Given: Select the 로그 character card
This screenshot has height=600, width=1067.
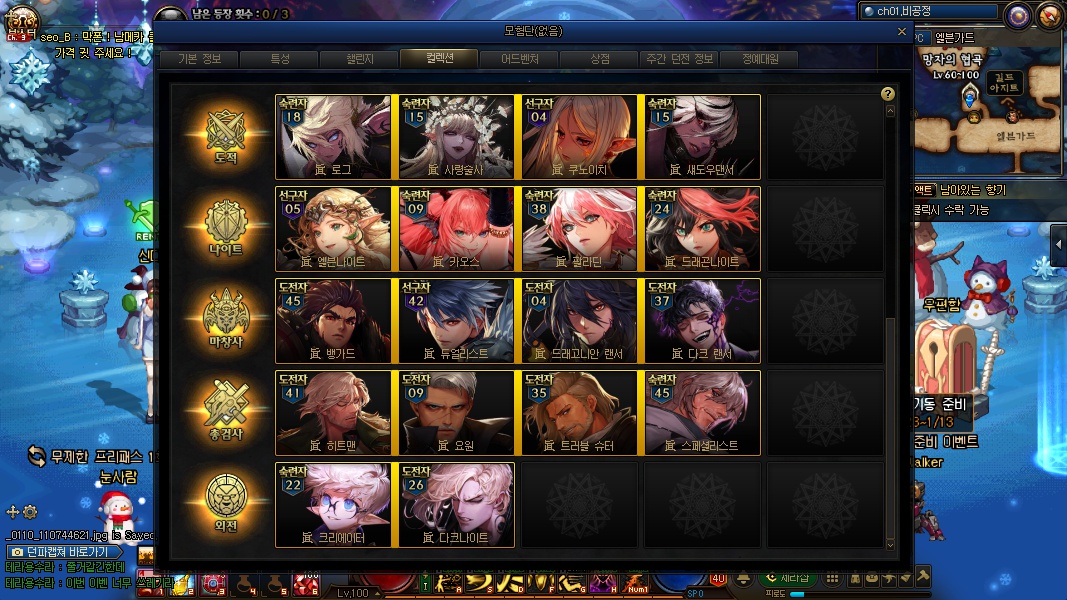Looking at the screenshot, I should tap(333, 136).
